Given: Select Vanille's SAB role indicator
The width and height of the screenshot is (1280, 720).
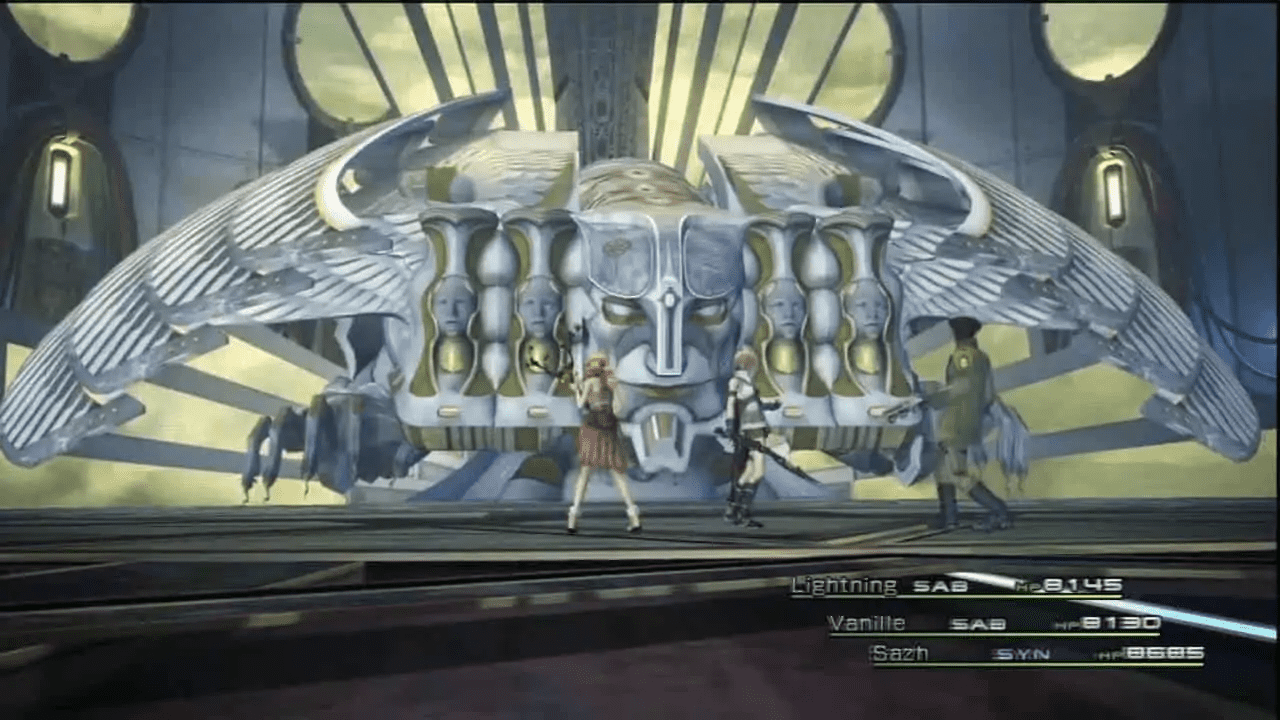Looking at the screenshot, I should pyautogui.click(x=980, y=622).
